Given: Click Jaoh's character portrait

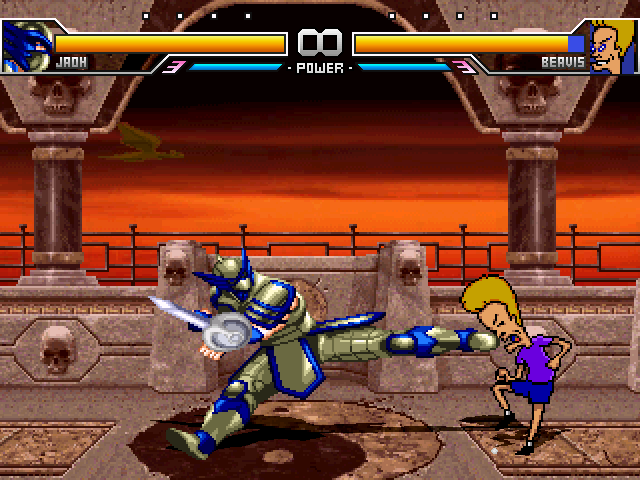Looking at the screenshot, I should (25, 46).
